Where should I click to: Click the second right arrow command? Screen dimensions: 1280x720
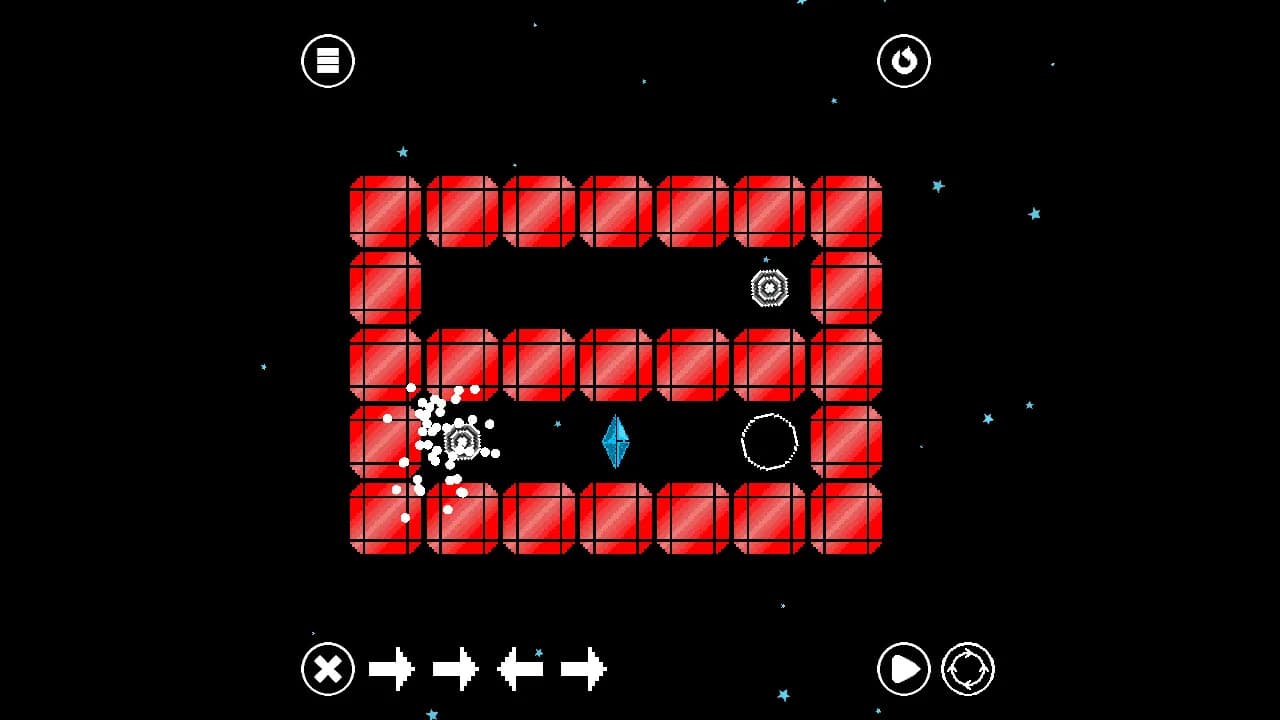click(x=456, y=668)
